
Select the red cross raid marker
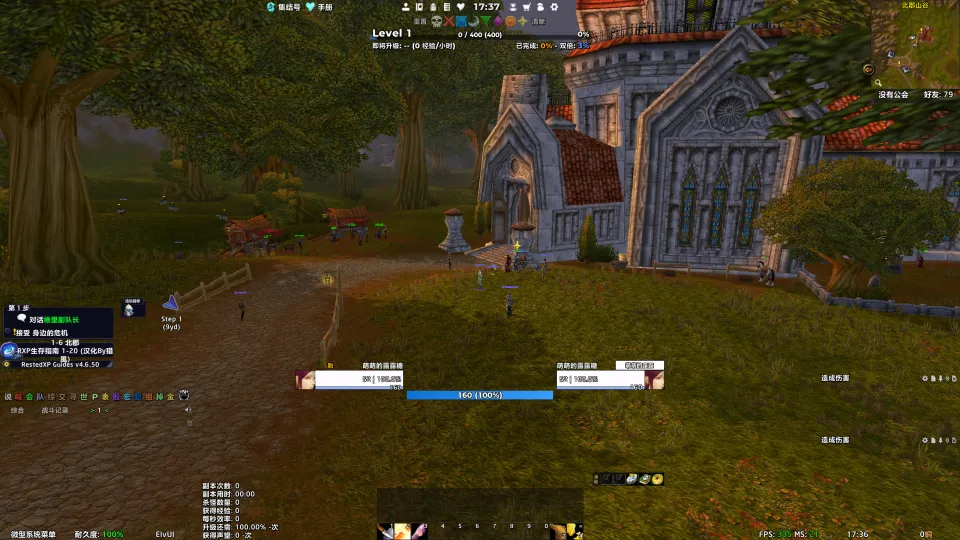pos(449,20)
